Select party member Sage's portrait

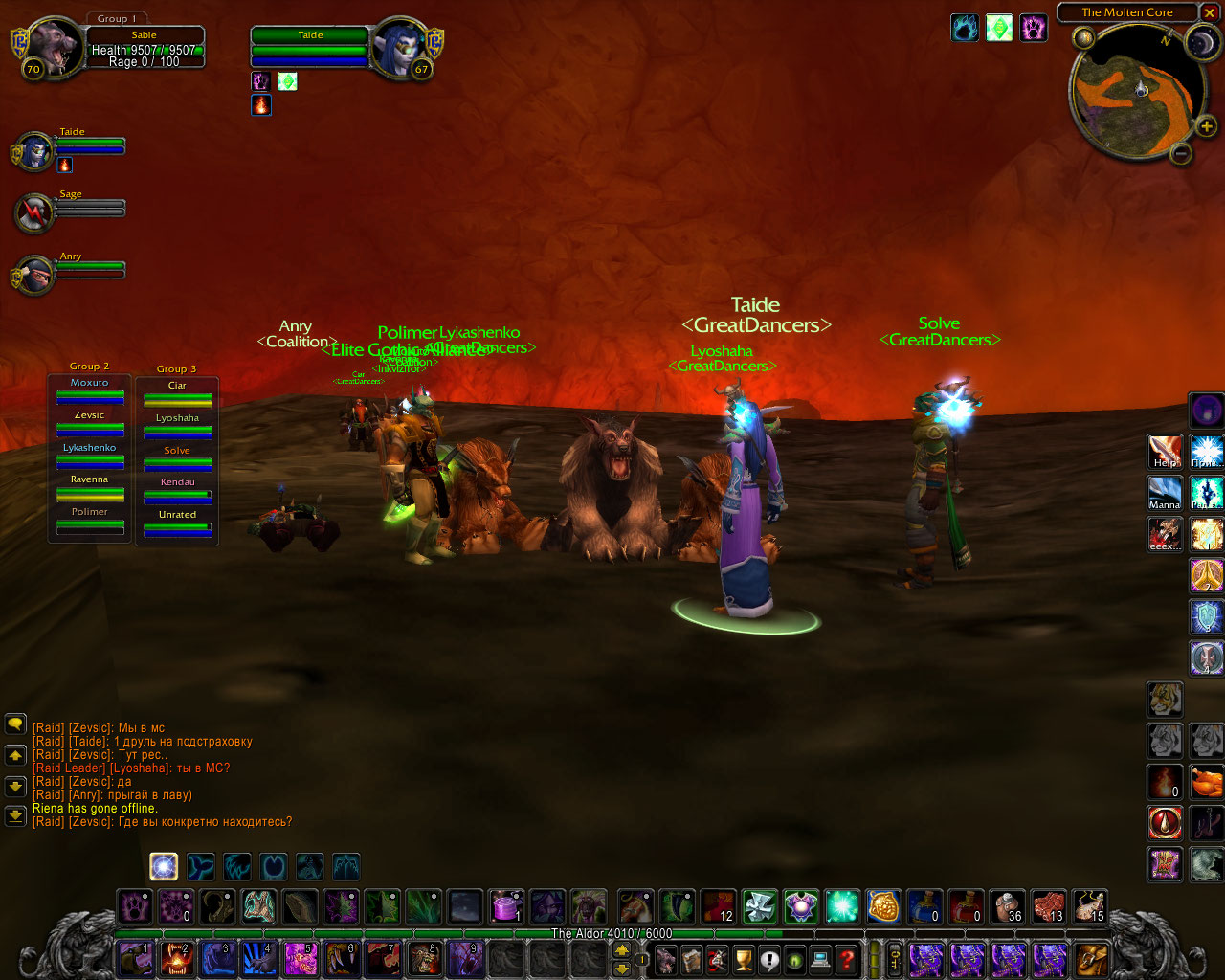click(x=34, y=212)
